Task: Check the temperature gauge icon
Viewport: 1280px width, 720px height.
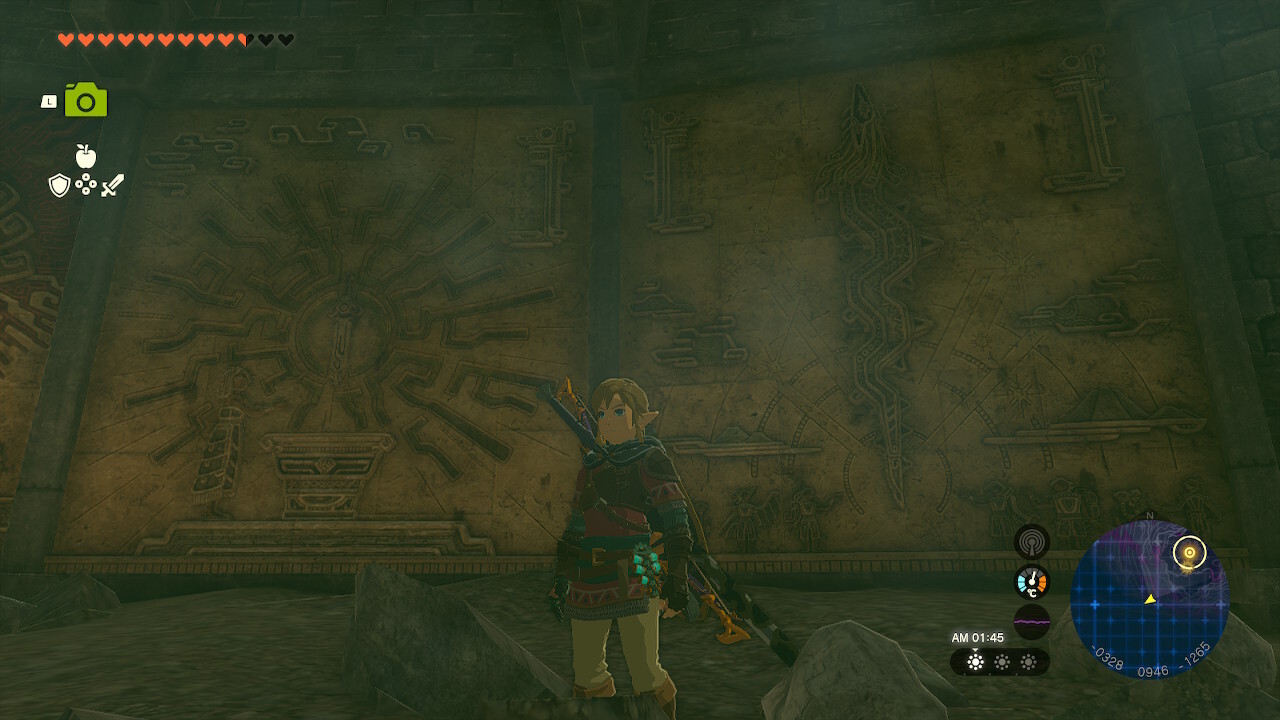Action: tap(1031, 582)
